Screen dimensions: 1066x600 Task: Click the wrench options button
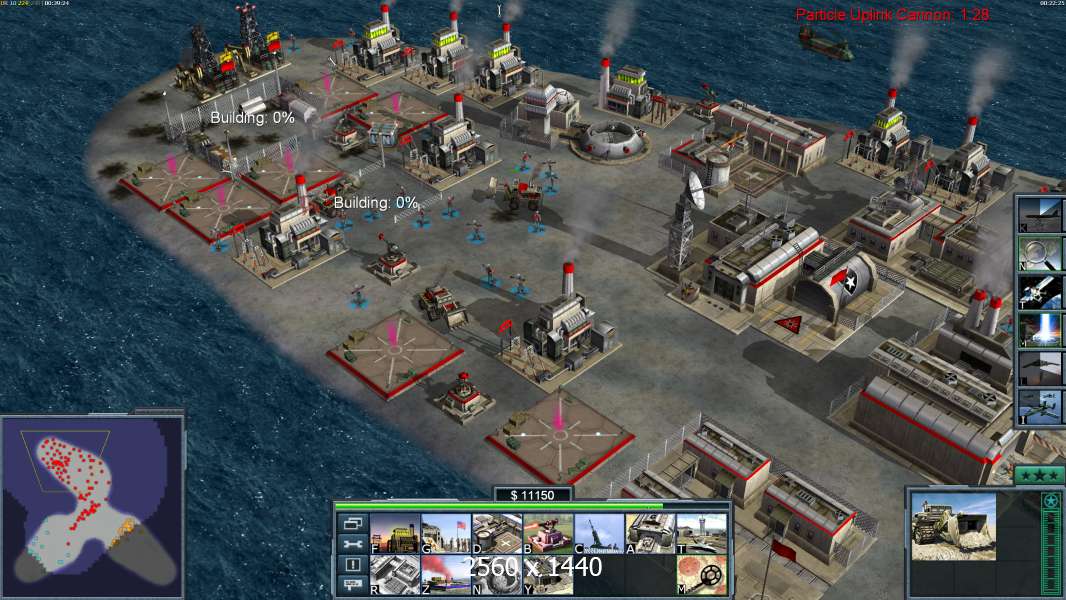click(353, 543)
